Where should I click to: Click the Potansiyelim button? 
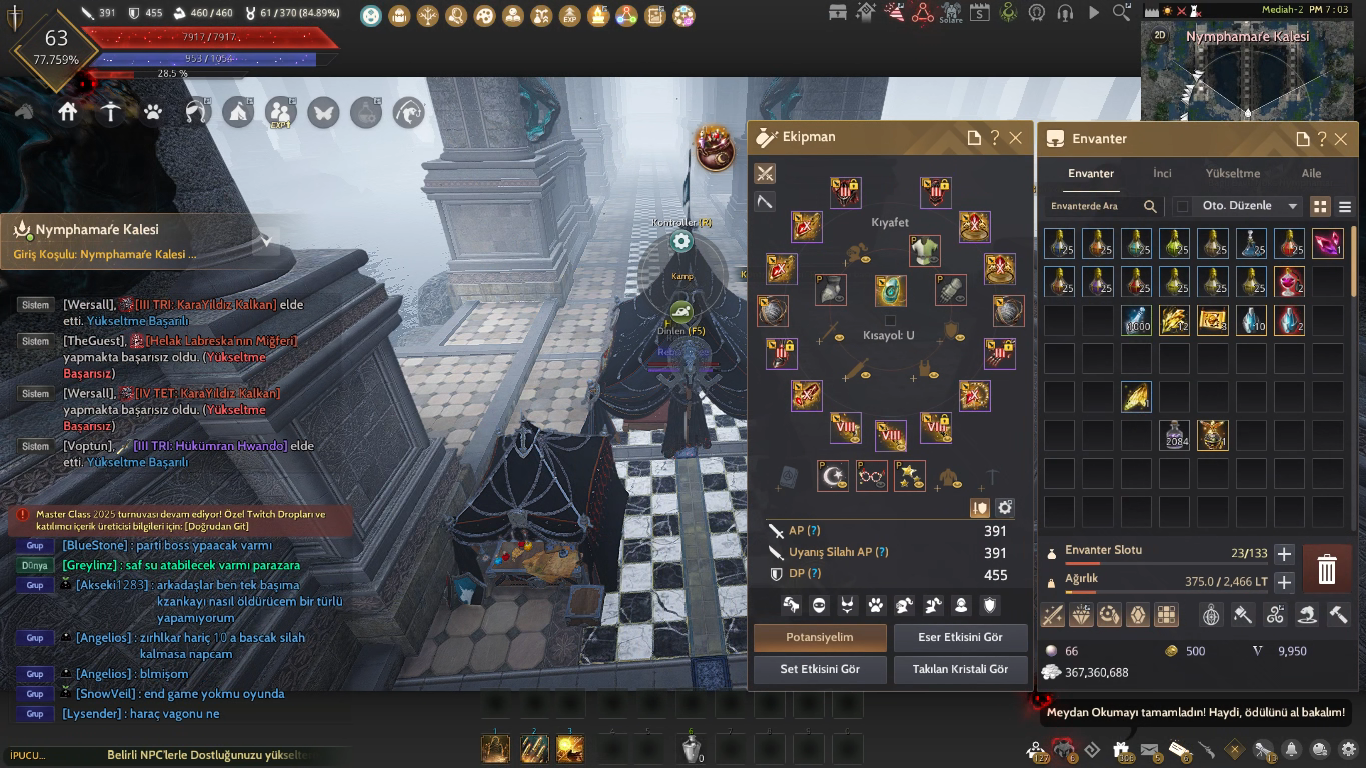[x=820, y=637]
